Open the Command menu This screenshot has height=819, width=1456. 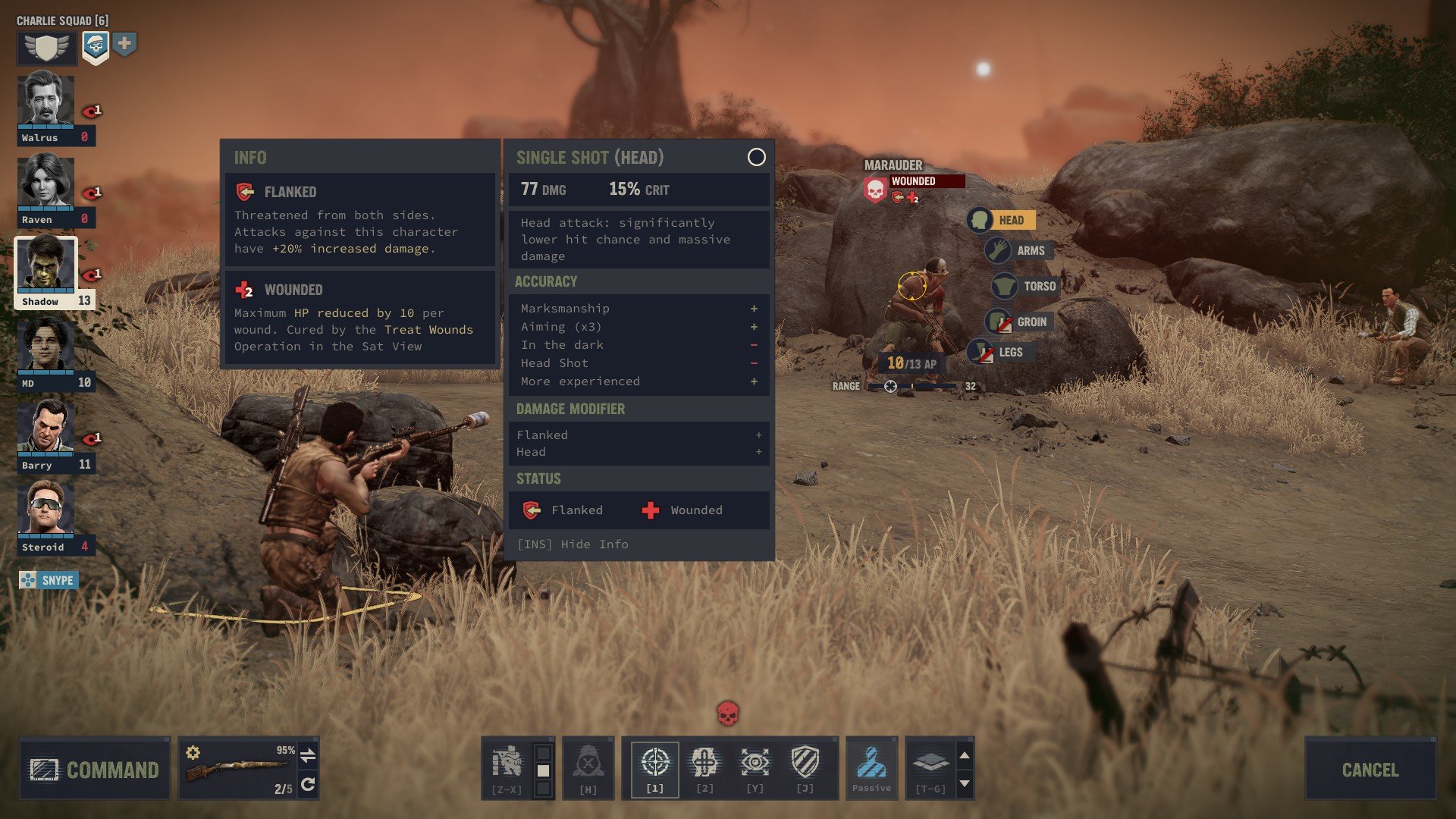[95, 769]
